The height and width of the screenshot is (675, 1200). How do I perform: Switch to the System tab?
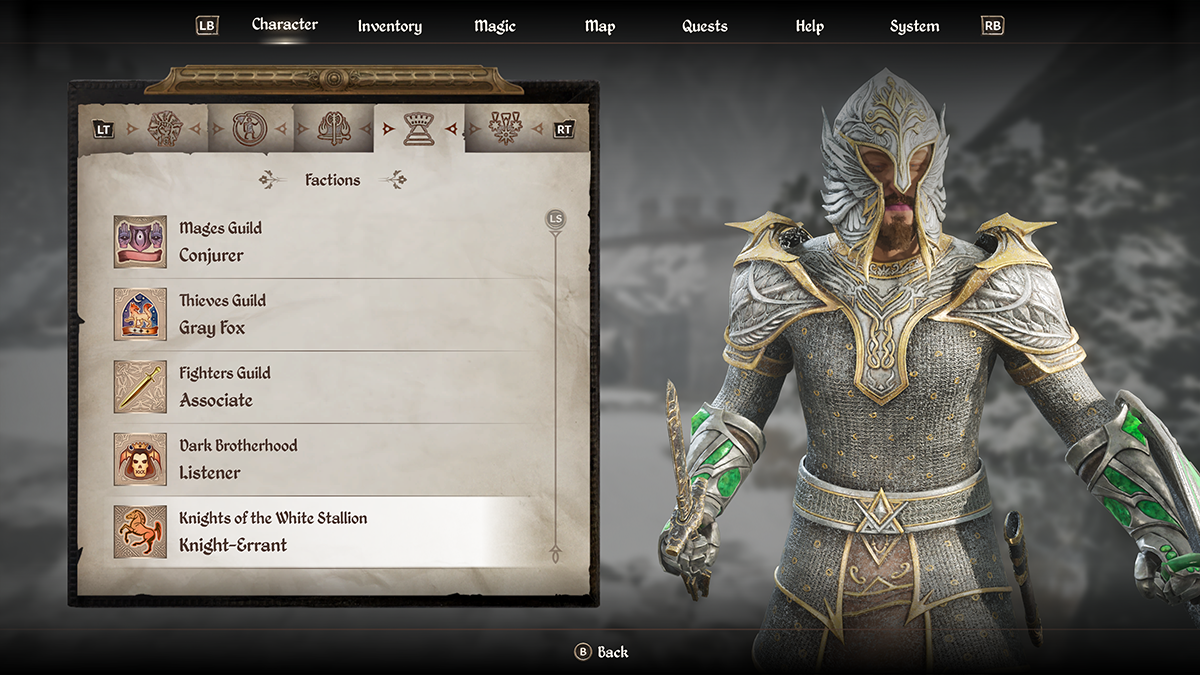[914, 26]
